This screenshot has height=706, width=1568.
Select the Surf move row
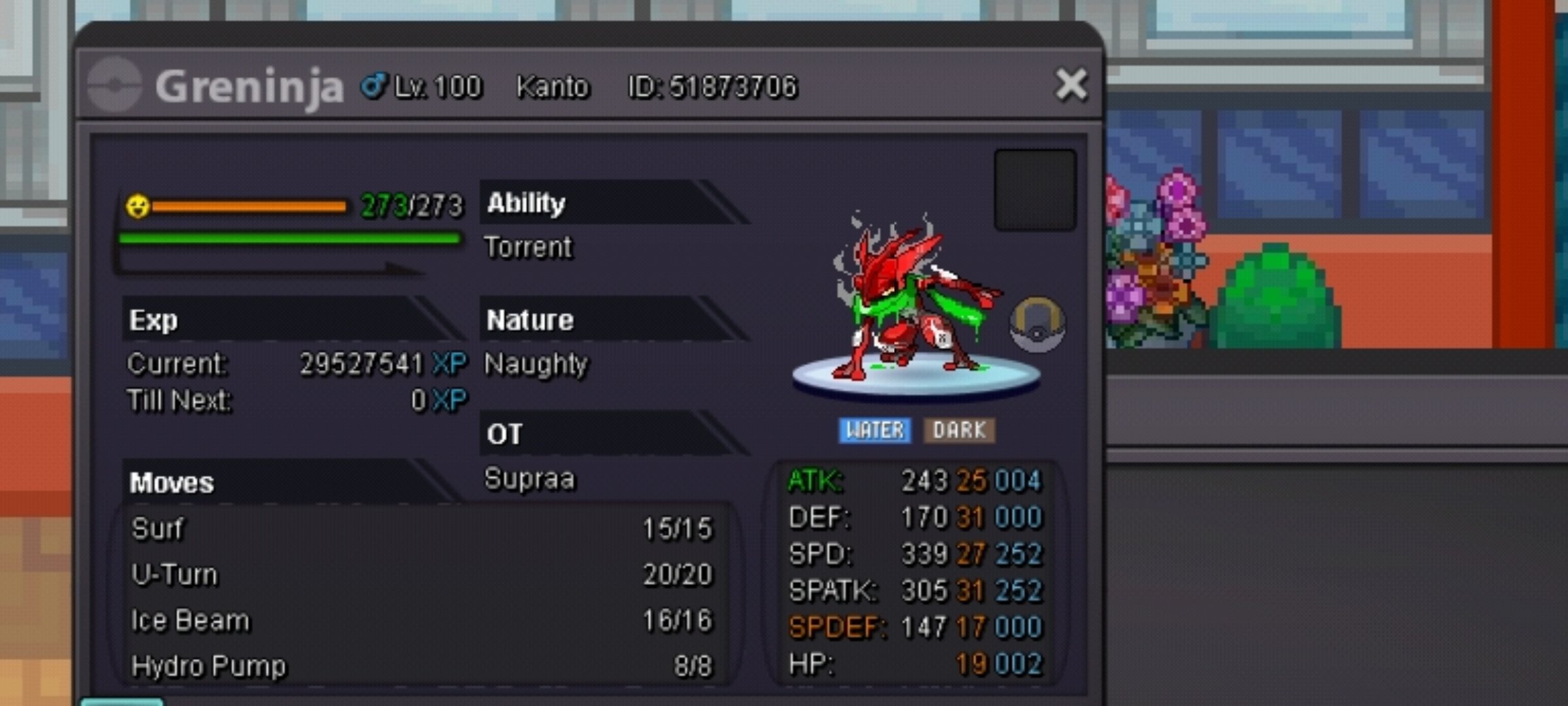click(x=421, y=528)
